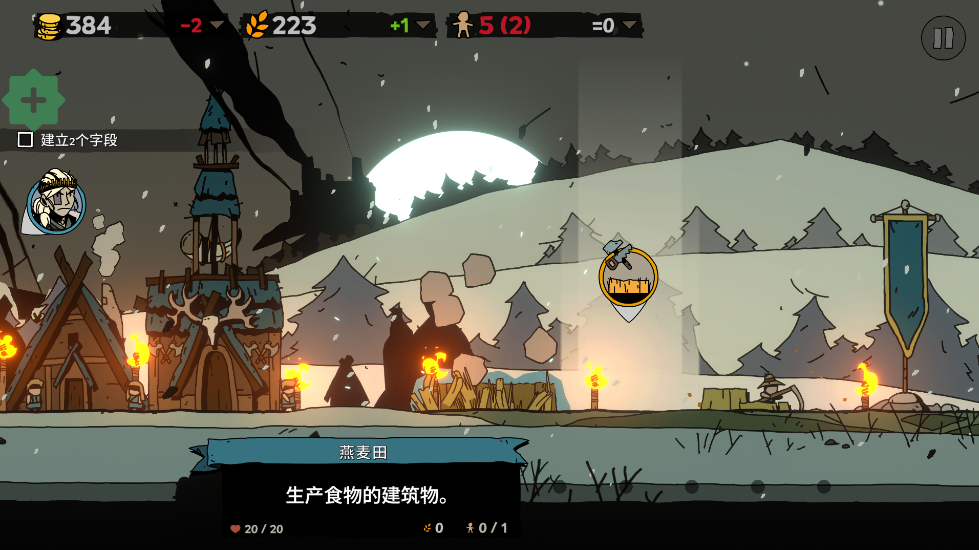979x550 pixels.
Task: Select the hero portrait icon
Action: click(x=56, y=203)
